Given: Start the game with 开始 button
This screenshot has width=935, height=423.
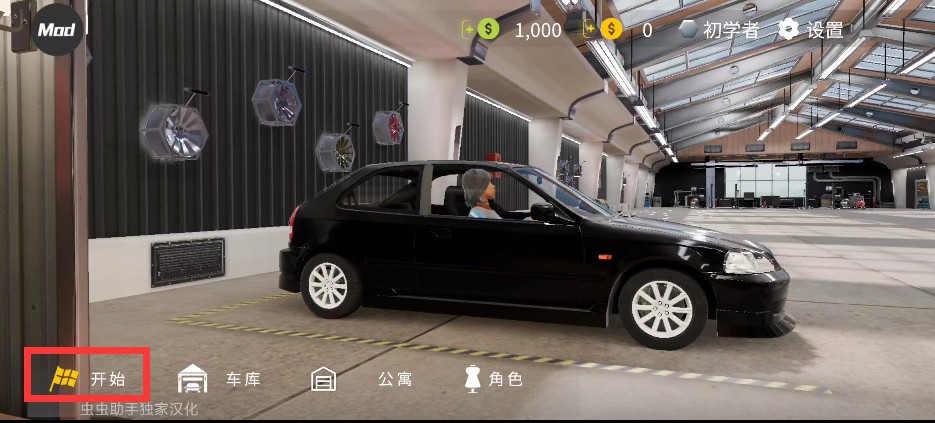Looking at the screenshot, I should [x=88, y=378].
